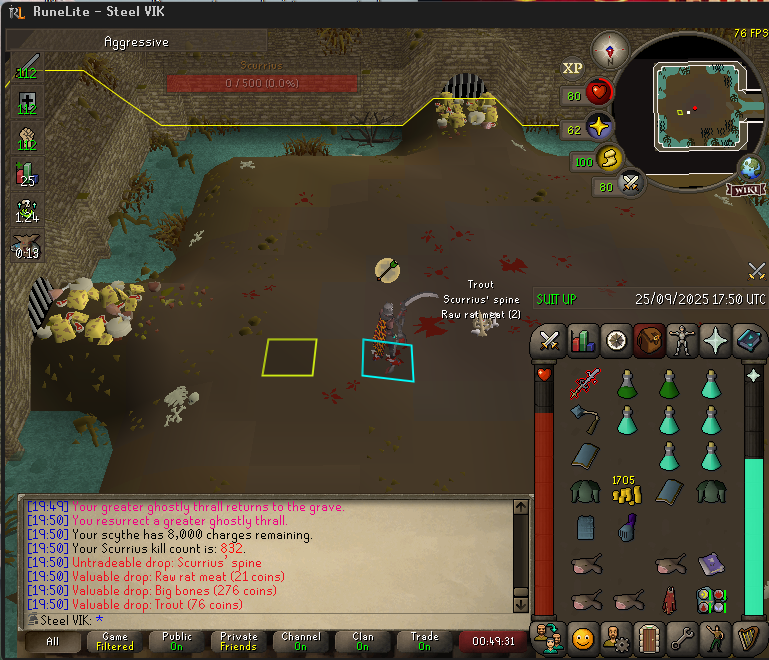Toggle run using the run energy orb

tap(609, 159)
